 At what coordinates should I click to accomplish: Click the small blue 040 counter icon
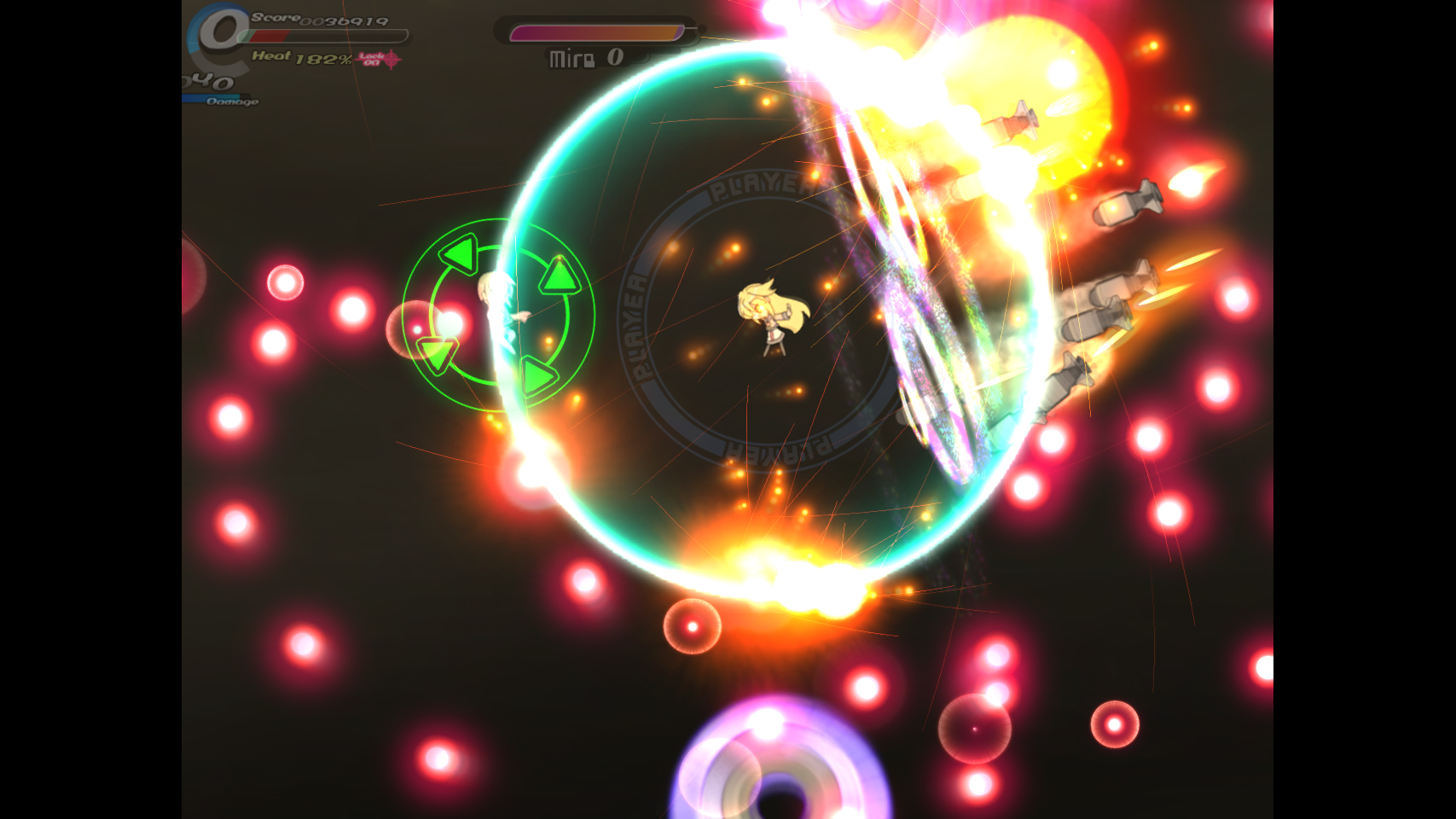[x=207, y=81]
